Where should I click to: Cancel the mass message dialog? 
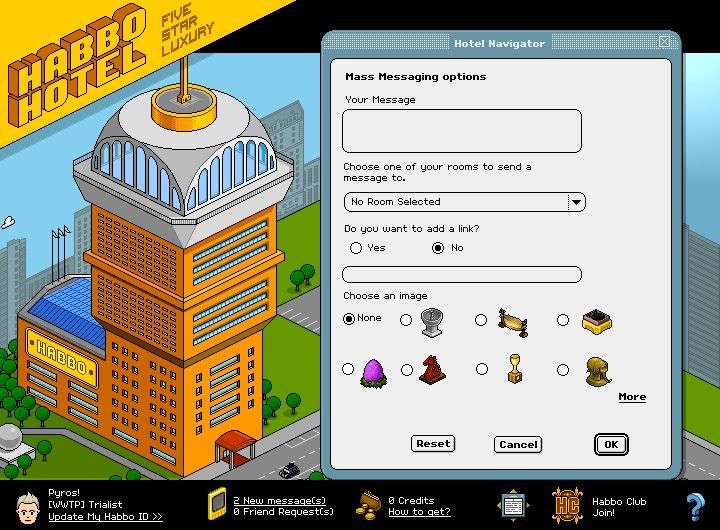(518, 444)
